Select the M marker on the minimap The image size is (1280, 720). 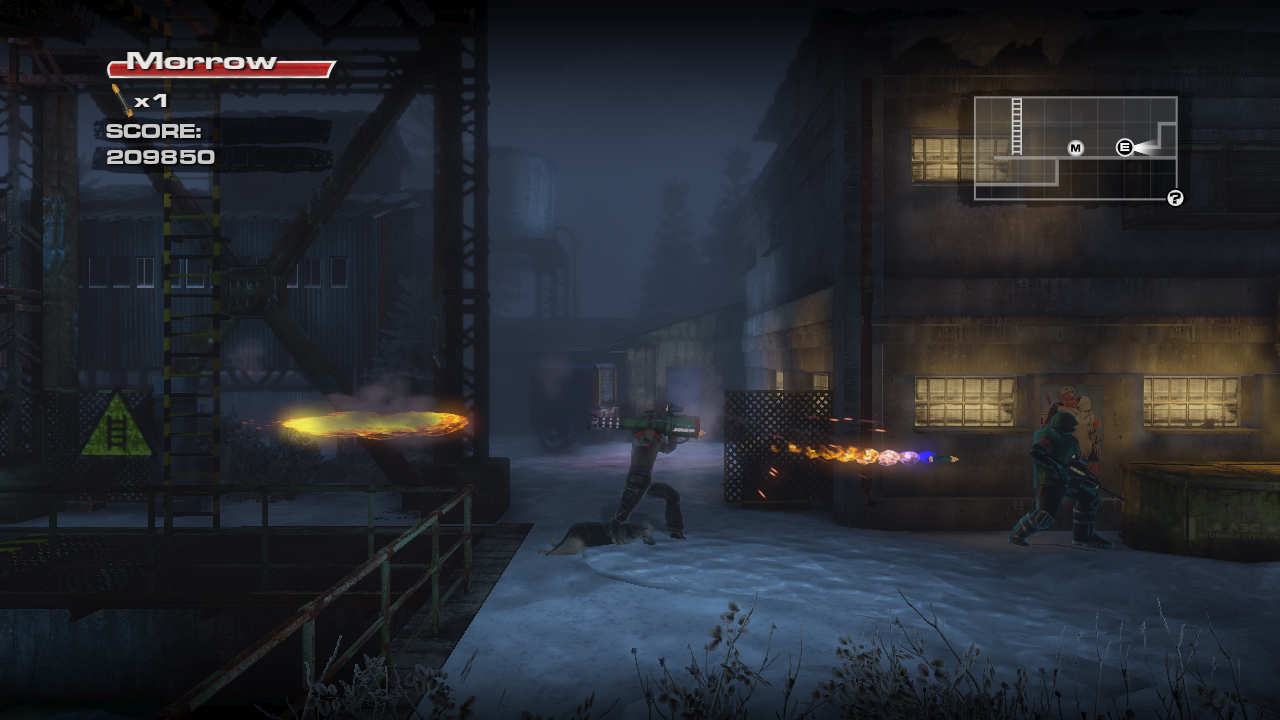(x=1076, y=148)
